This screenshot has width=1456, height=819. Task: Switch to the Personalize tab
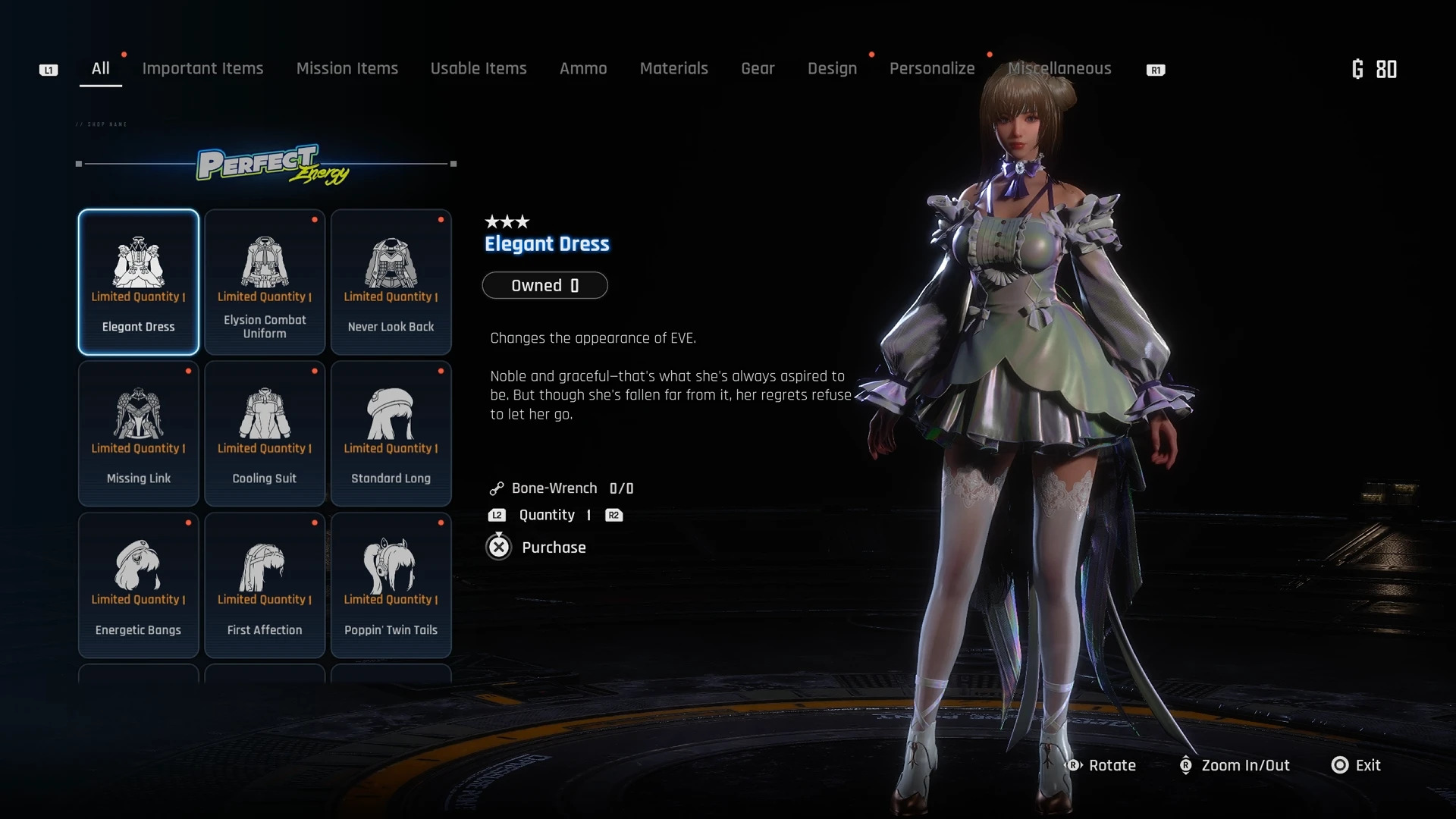pos(931,68)
